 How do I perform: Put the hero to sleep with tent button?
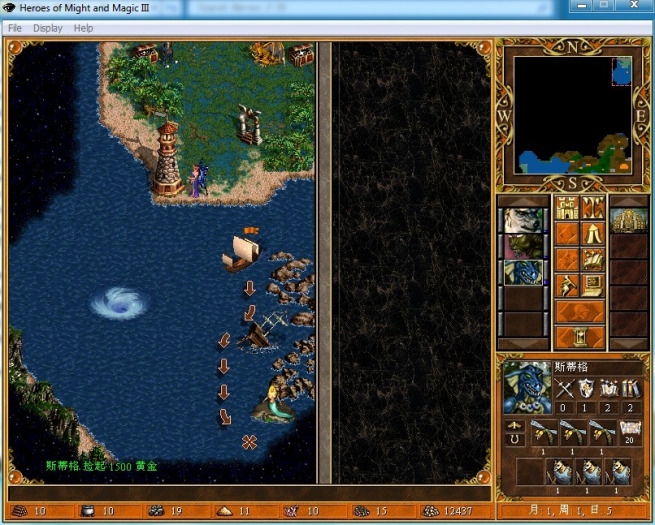pyautogui.click(x=593, y=234)
